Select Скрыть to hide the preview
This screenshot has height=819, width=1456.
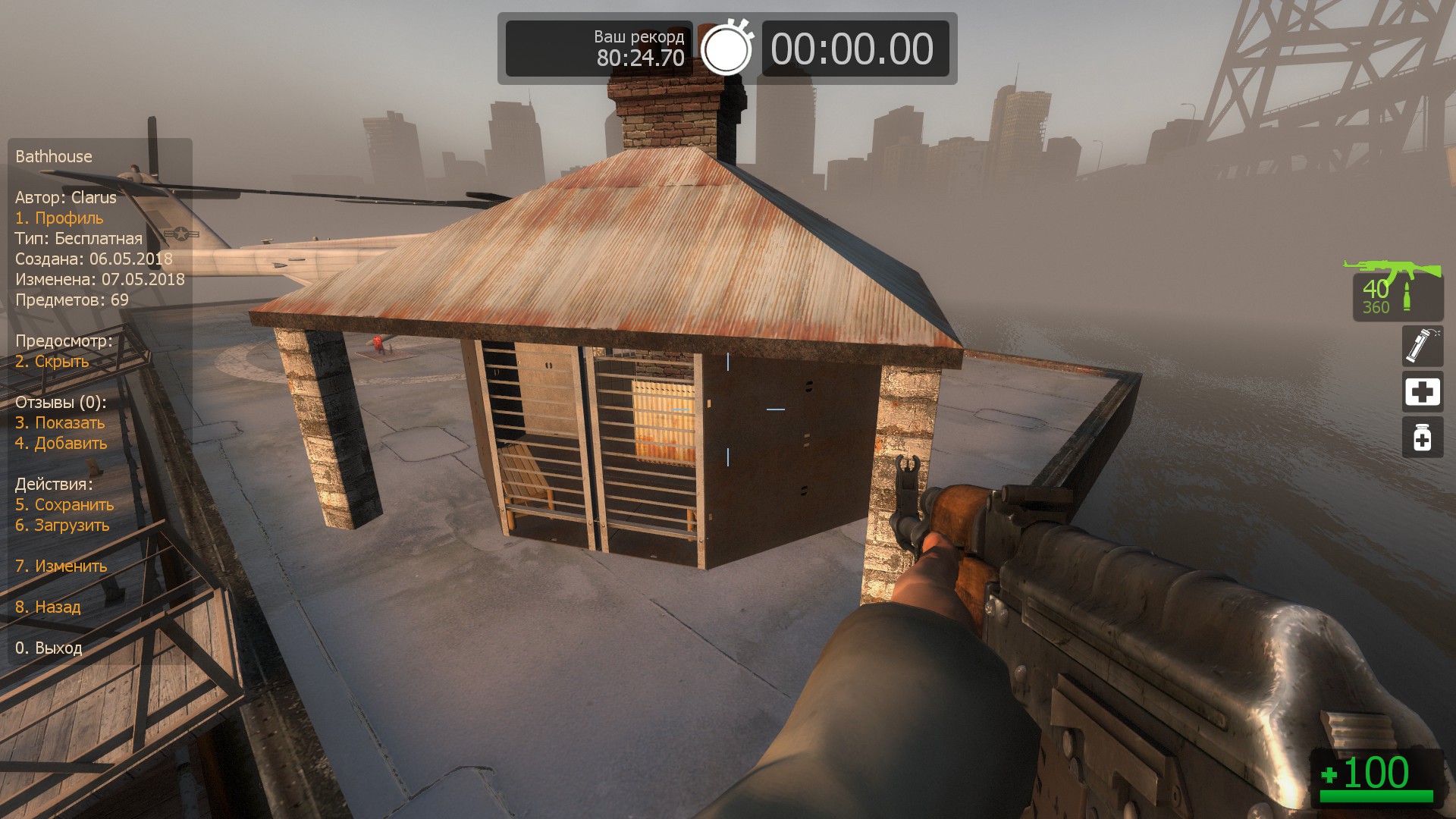[52, 362]
